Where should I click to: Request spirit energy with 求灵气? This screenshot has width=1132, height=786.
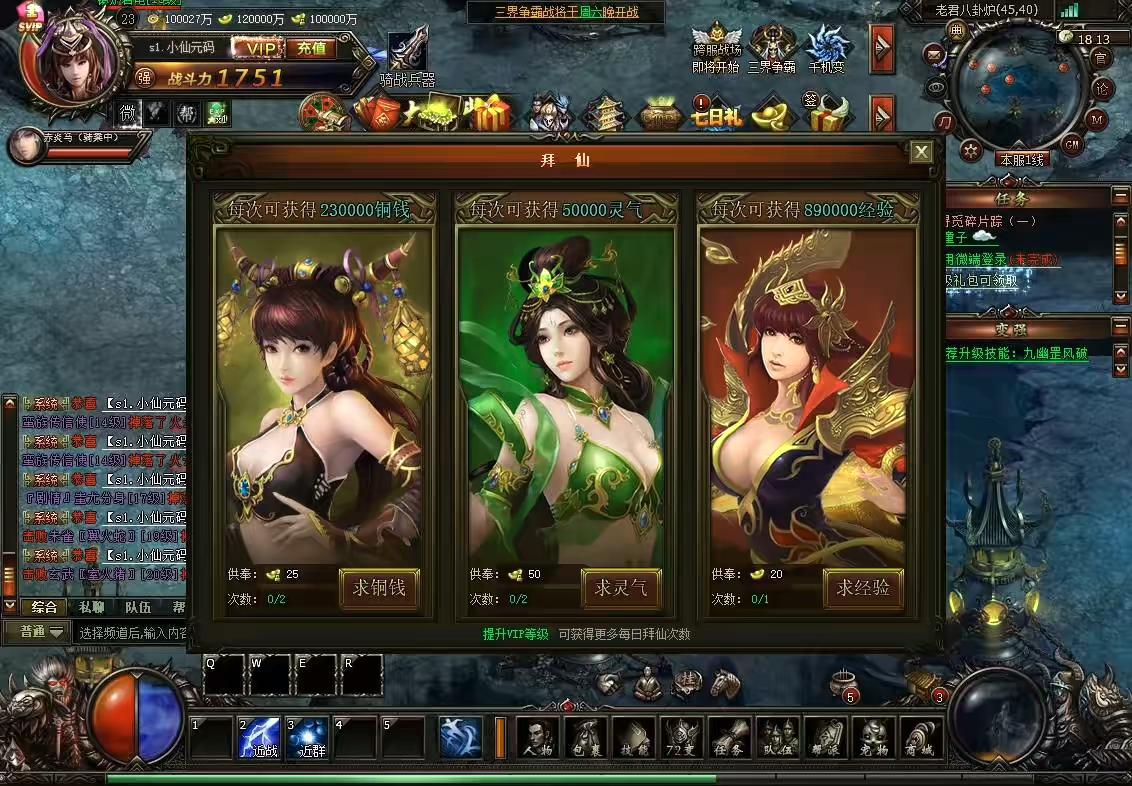pos(621,588)
